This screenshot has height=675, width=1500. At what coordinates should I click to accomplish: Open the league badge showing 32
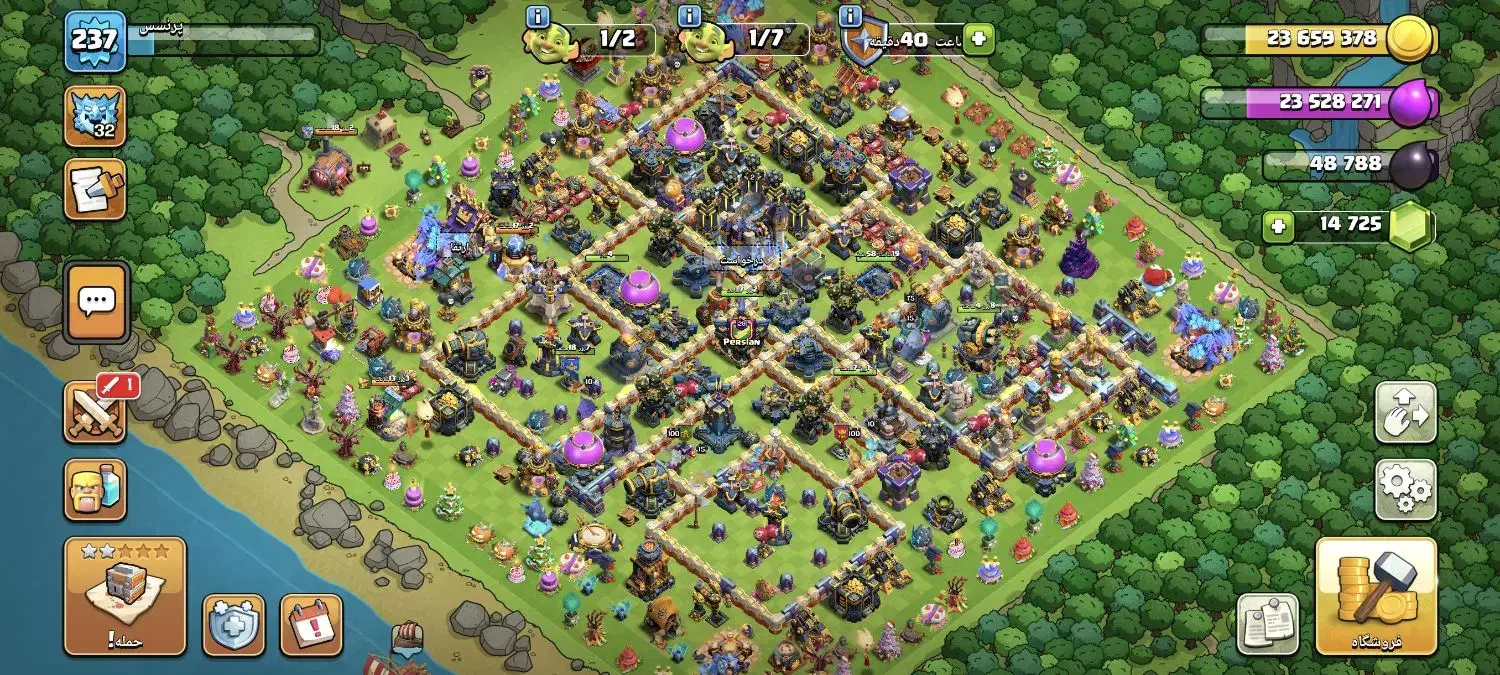(95, 116)
